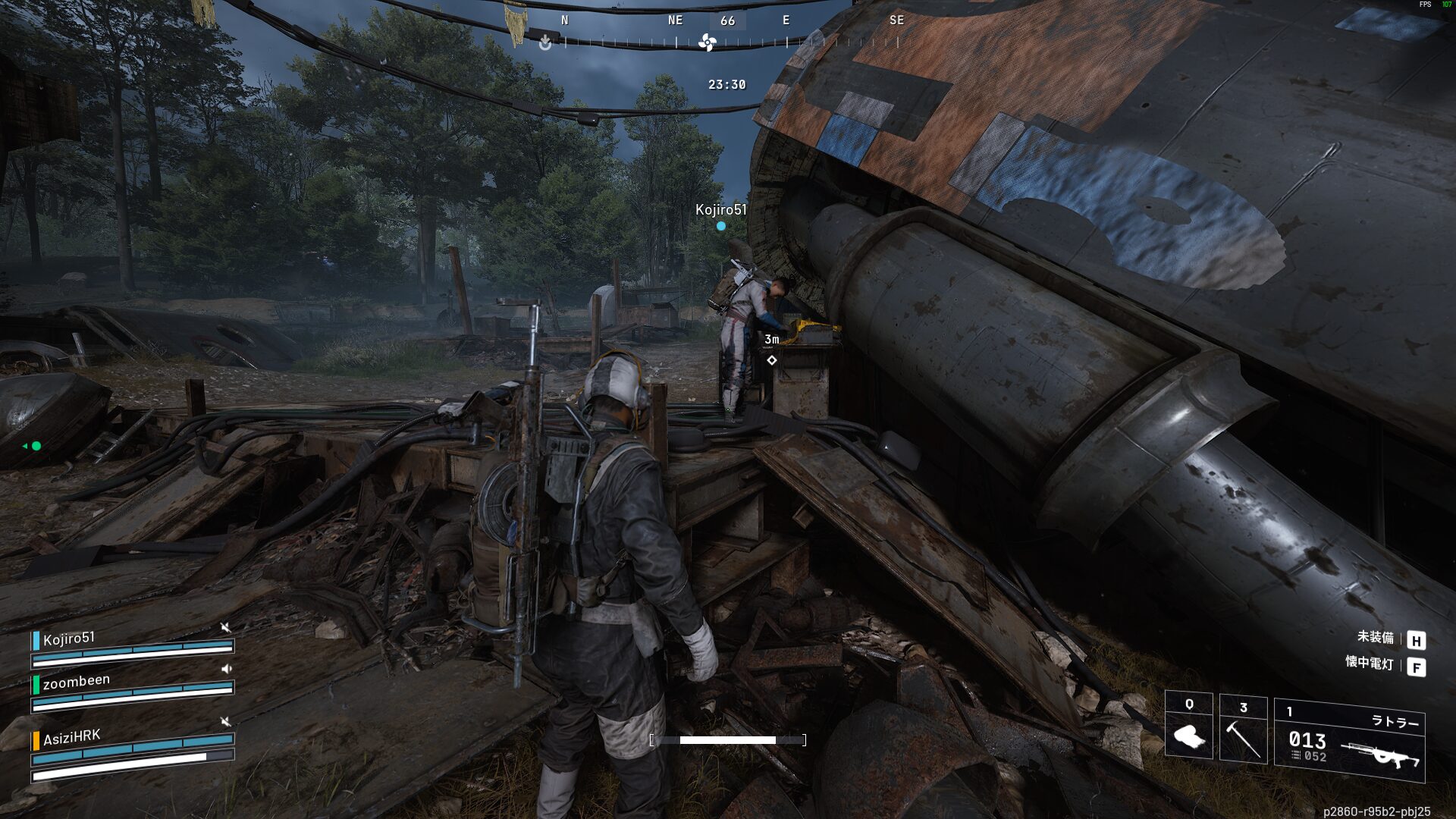Select zoombeen in the squad list
This screenshot has width=1456, height=819.
point(76,682)
